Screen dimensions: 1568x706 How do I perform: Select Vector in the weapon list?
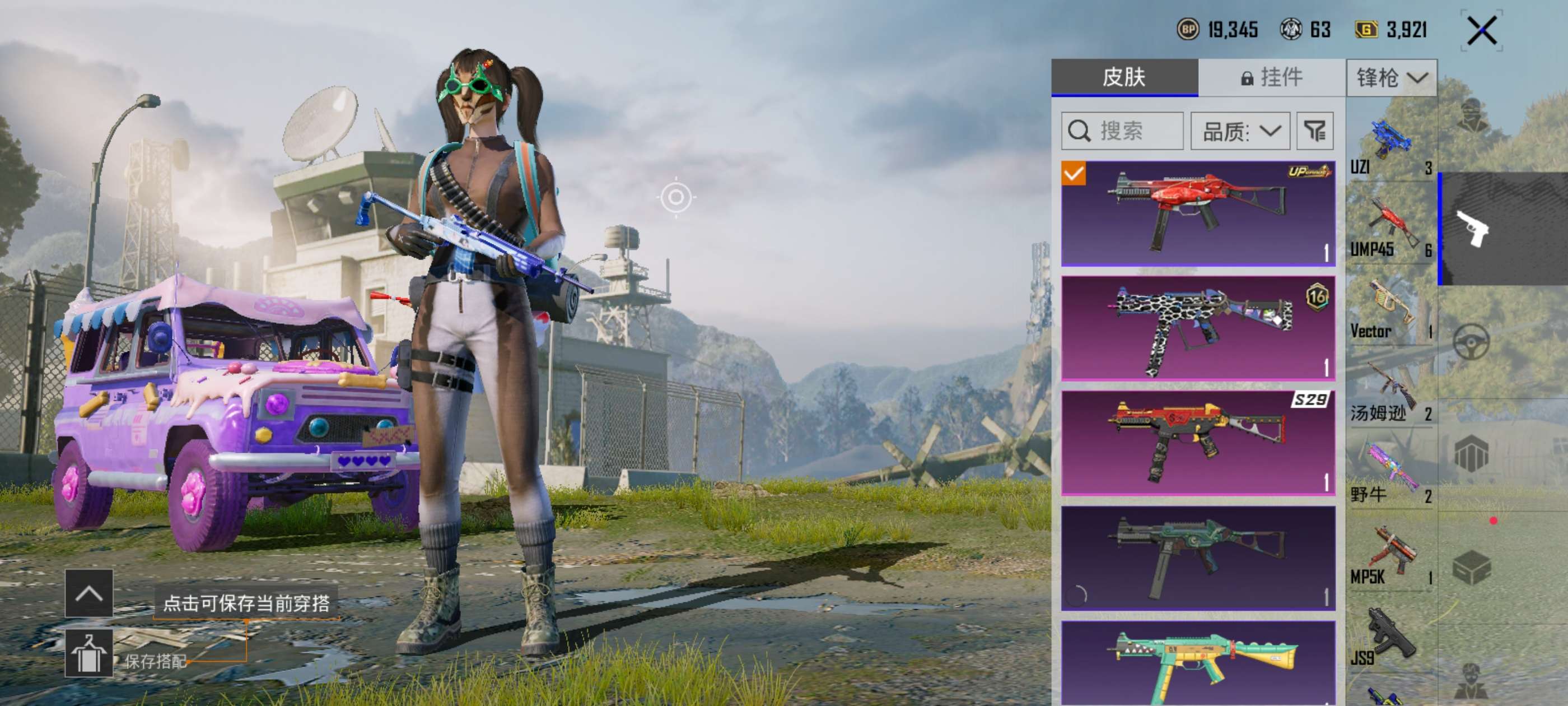coord(1391,310)
